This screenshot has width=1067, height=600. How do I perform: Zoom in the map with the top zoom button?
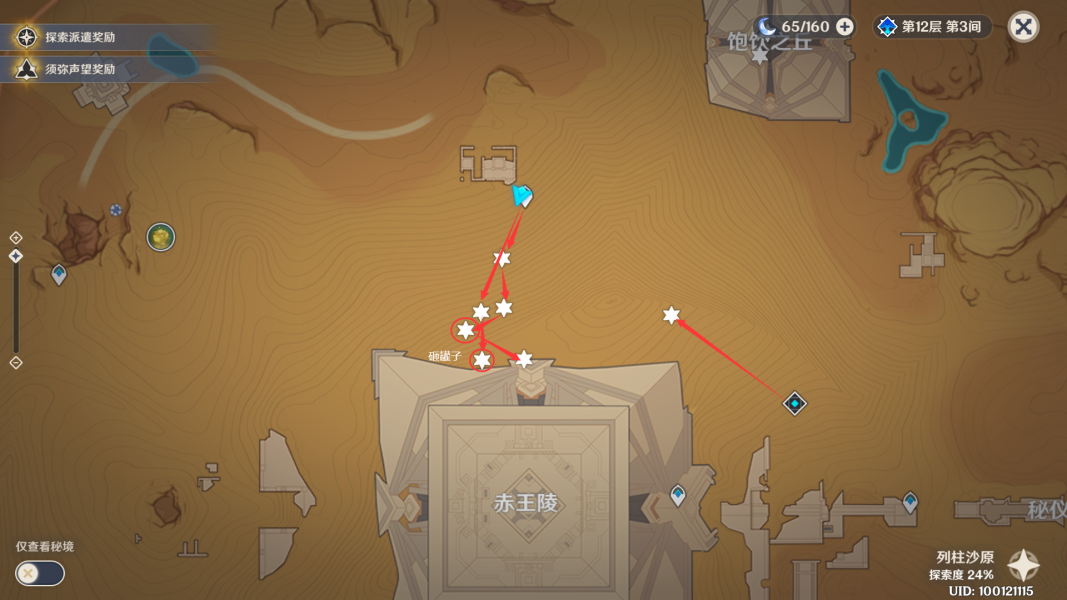pyautogui.click(x=16, y=238)
